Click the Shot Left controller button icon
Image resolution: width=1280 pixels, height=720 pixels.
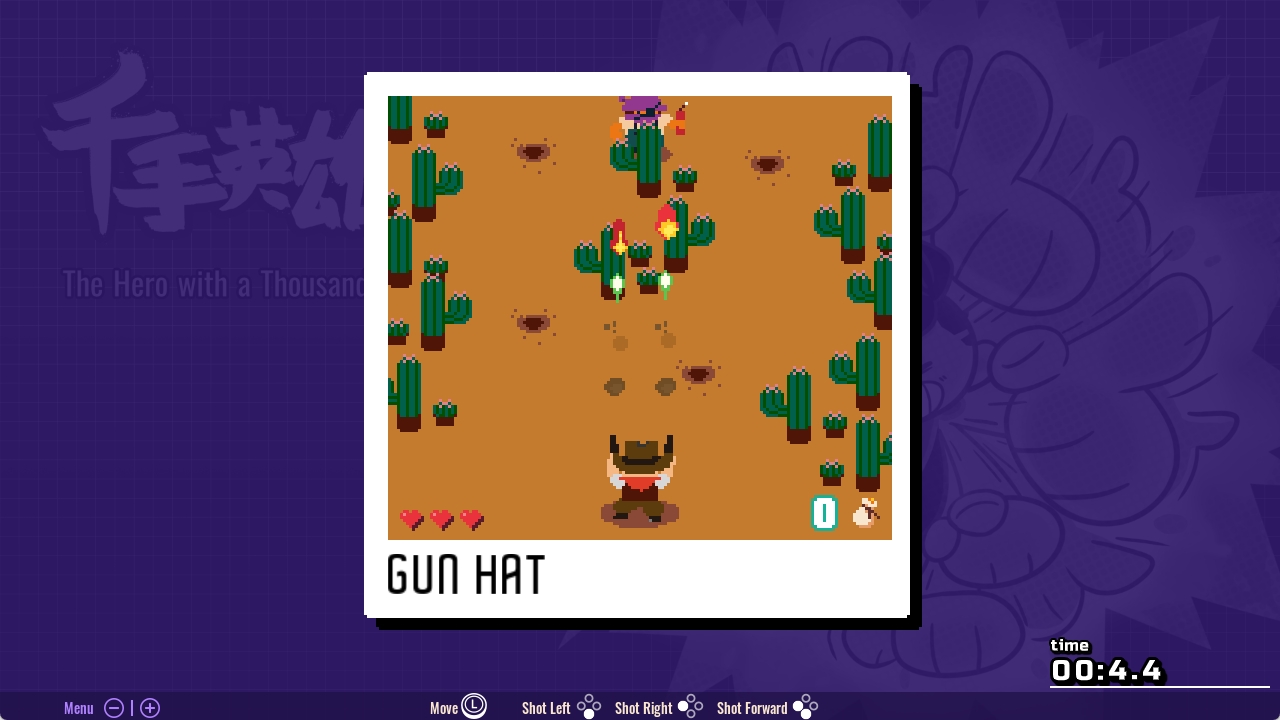pos(589,707)
